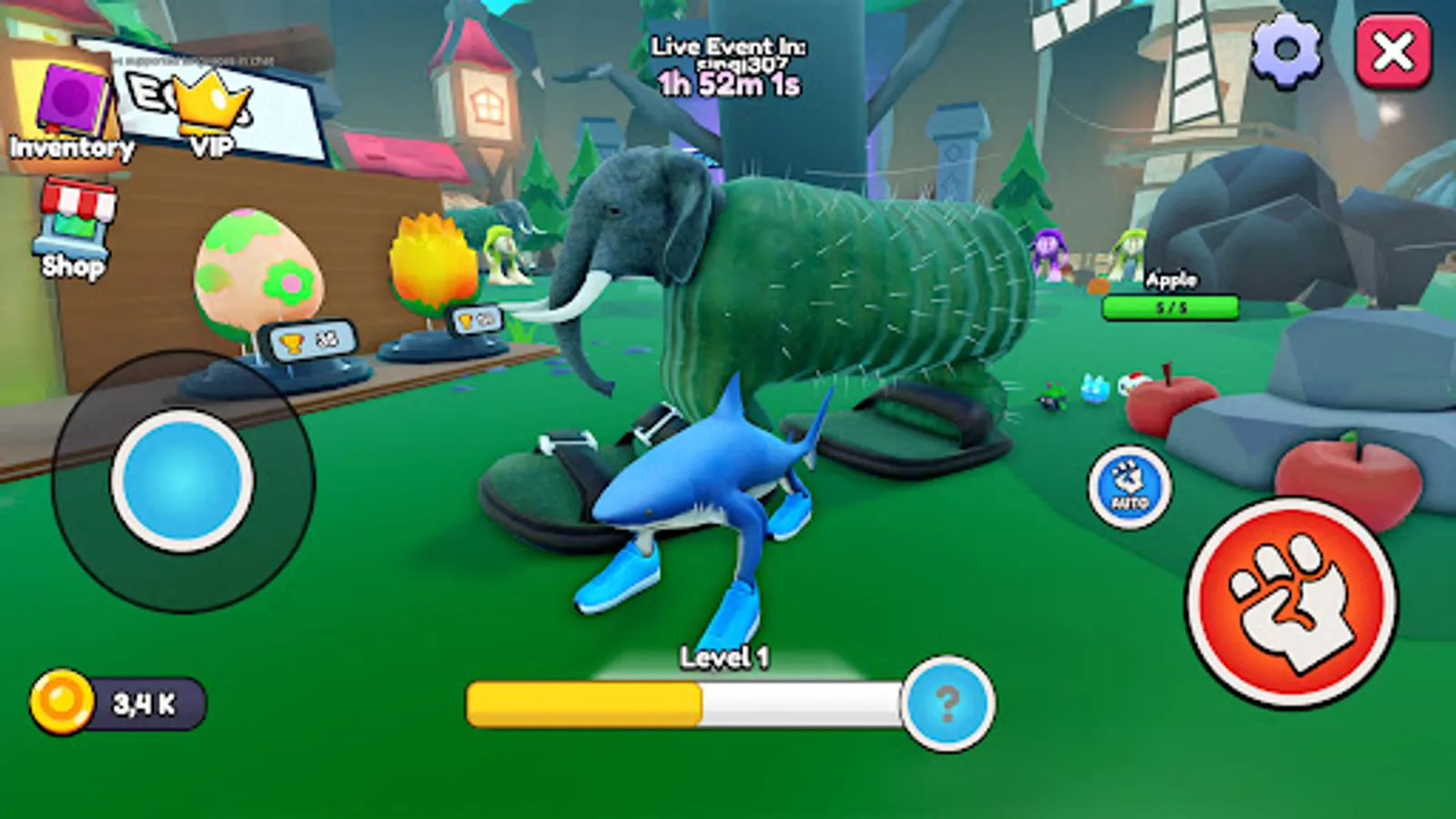Click the coin icon beside 3,4 K
This screenshot has height=819, width=1456.
[x=60, y=700]
